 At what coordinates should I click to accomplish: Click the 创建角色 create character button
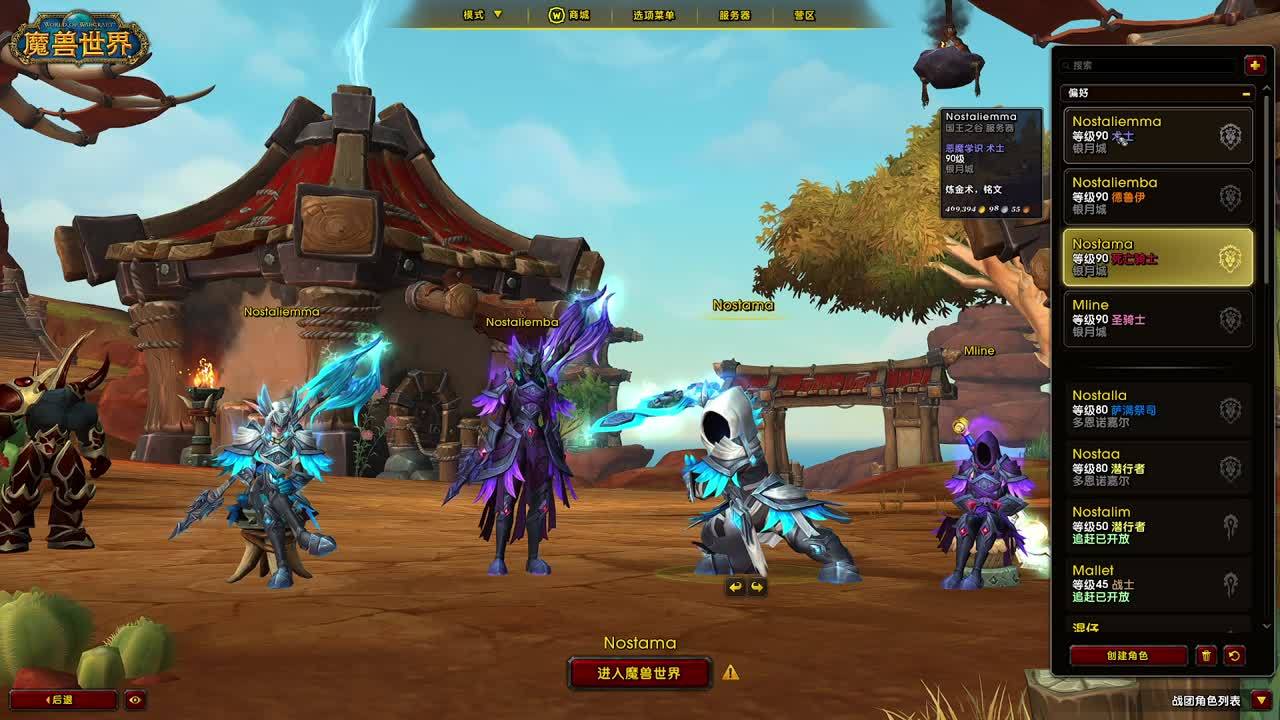(1128, 656)
